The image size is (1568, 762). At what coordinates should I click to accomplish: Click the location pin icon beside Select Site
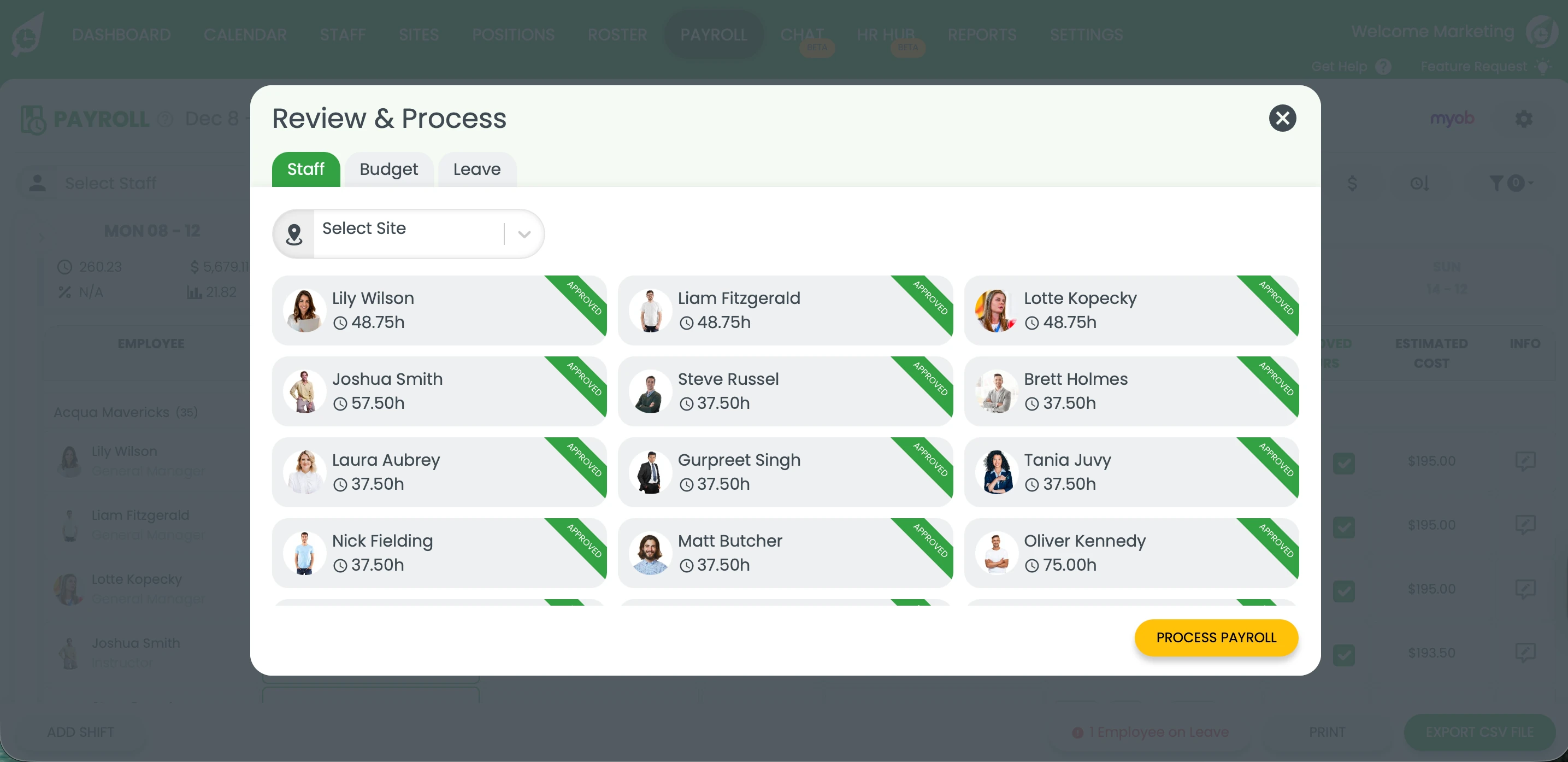tap(294, 233)
